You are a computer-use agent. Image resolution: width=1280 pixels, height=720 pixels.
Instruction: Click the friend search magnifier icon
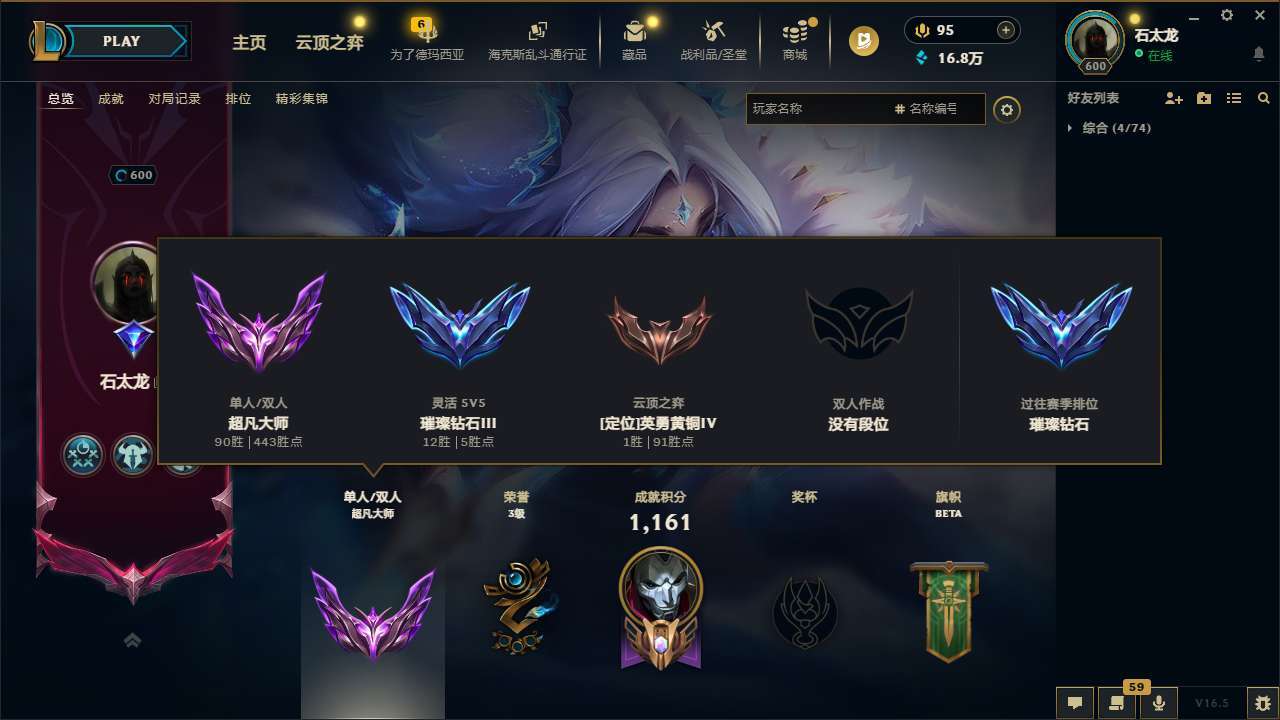click(x=1263, y=98)
